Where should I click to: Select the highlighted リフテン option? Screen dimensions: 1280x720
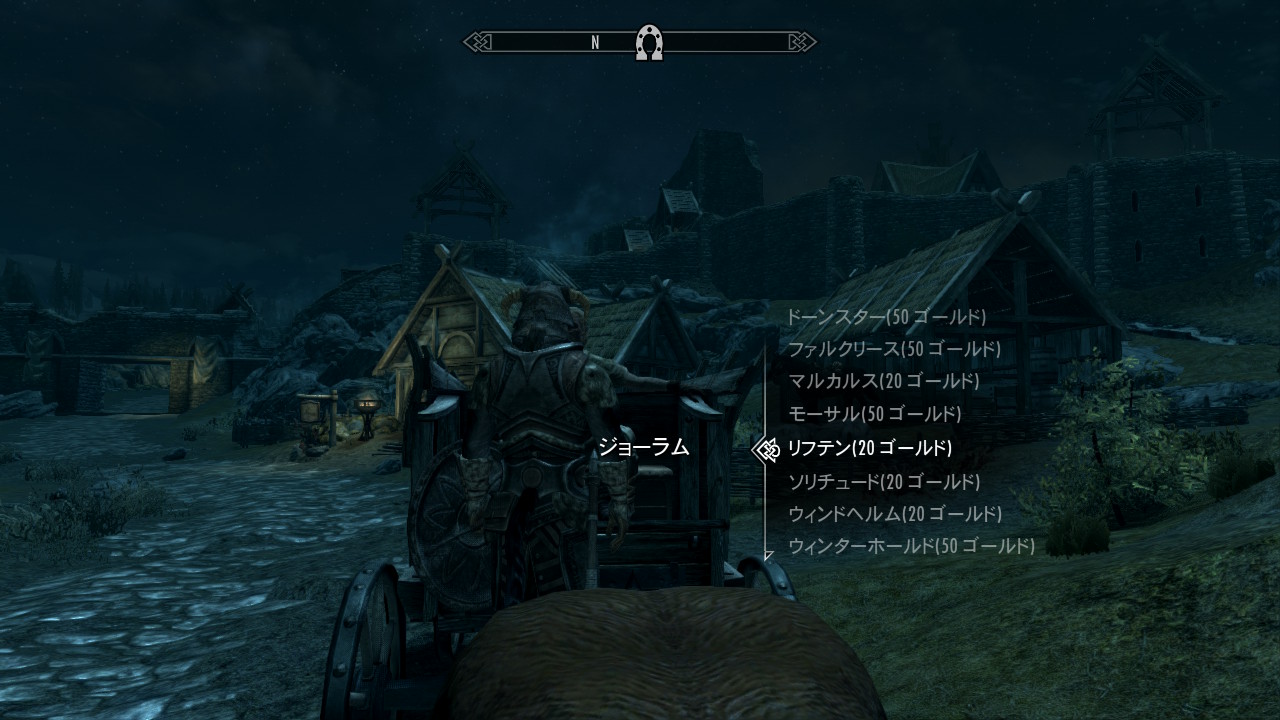(870, 448)
